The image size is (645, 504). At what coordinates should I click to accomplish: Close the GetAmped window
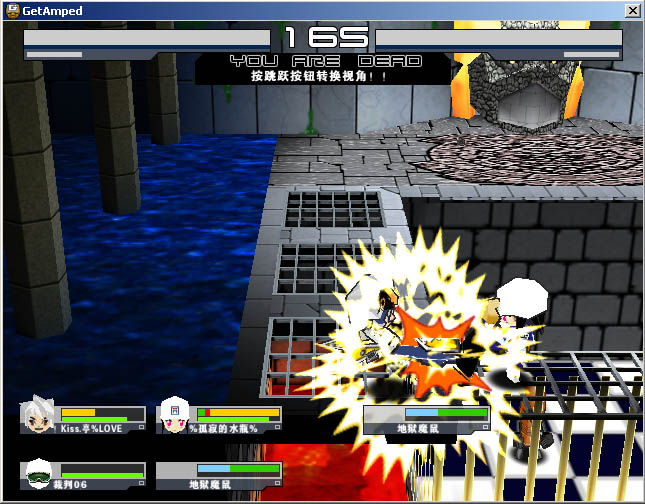click(632, 9)
